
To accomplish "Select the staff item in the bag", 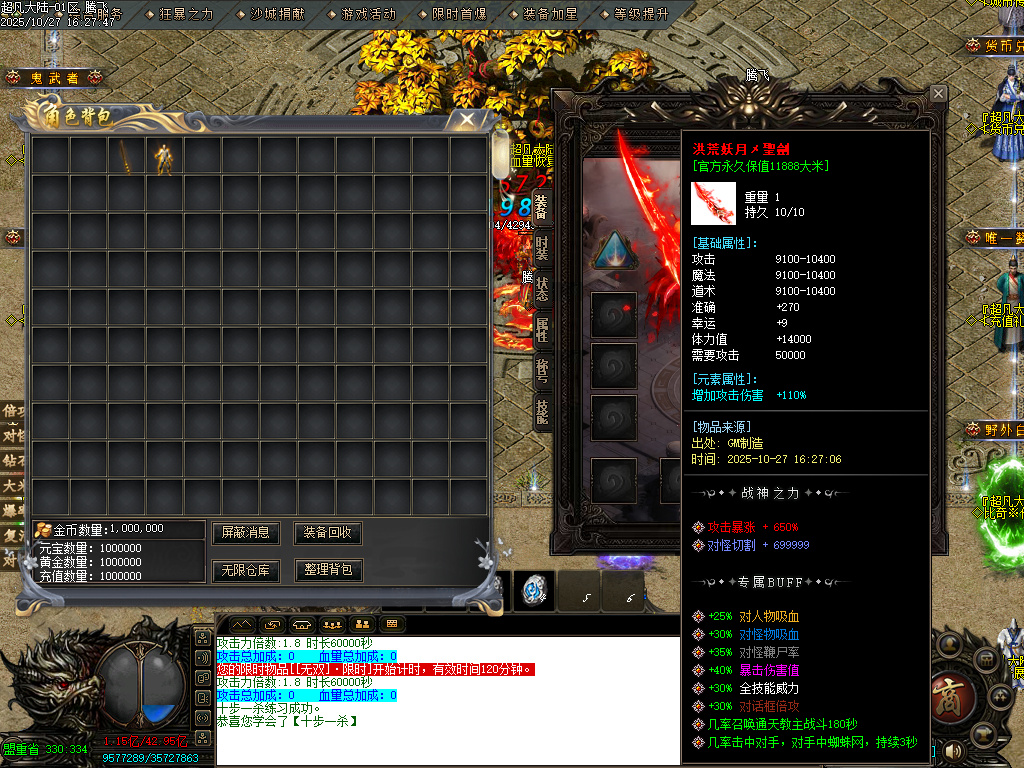I will 126,156.
